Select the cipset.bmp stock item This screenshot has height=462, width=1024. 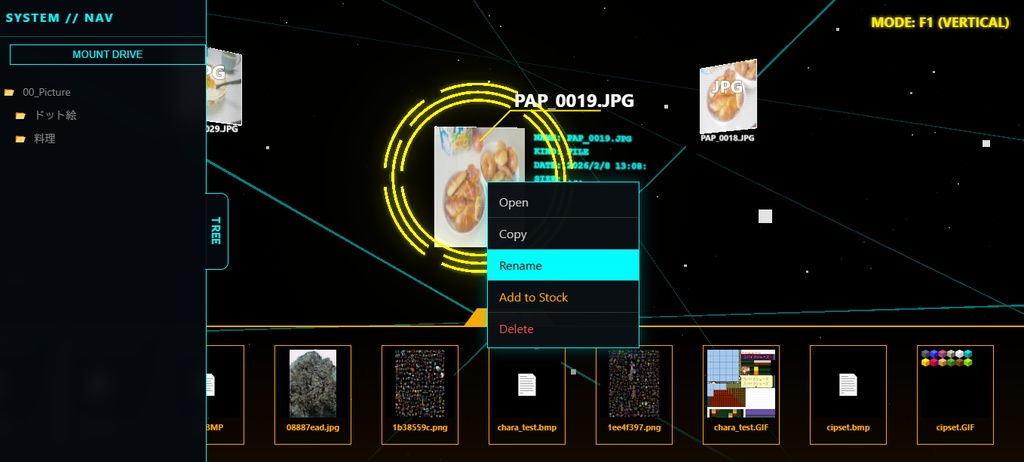(848, 384)
